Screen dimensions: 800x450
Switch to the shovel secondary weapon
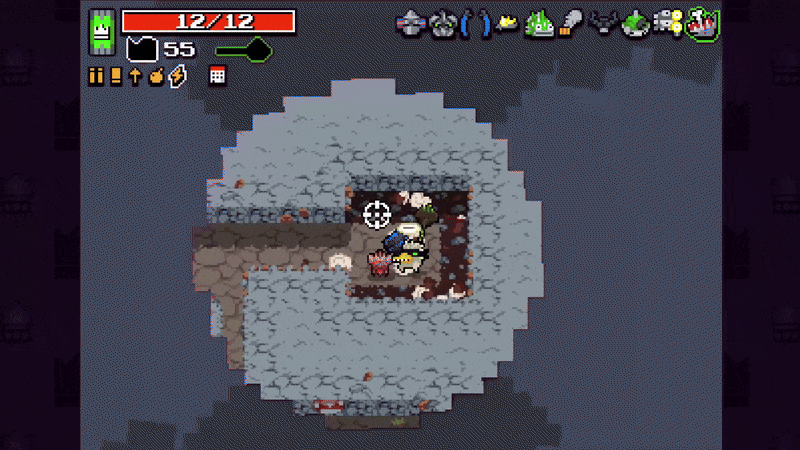(240, 48)
